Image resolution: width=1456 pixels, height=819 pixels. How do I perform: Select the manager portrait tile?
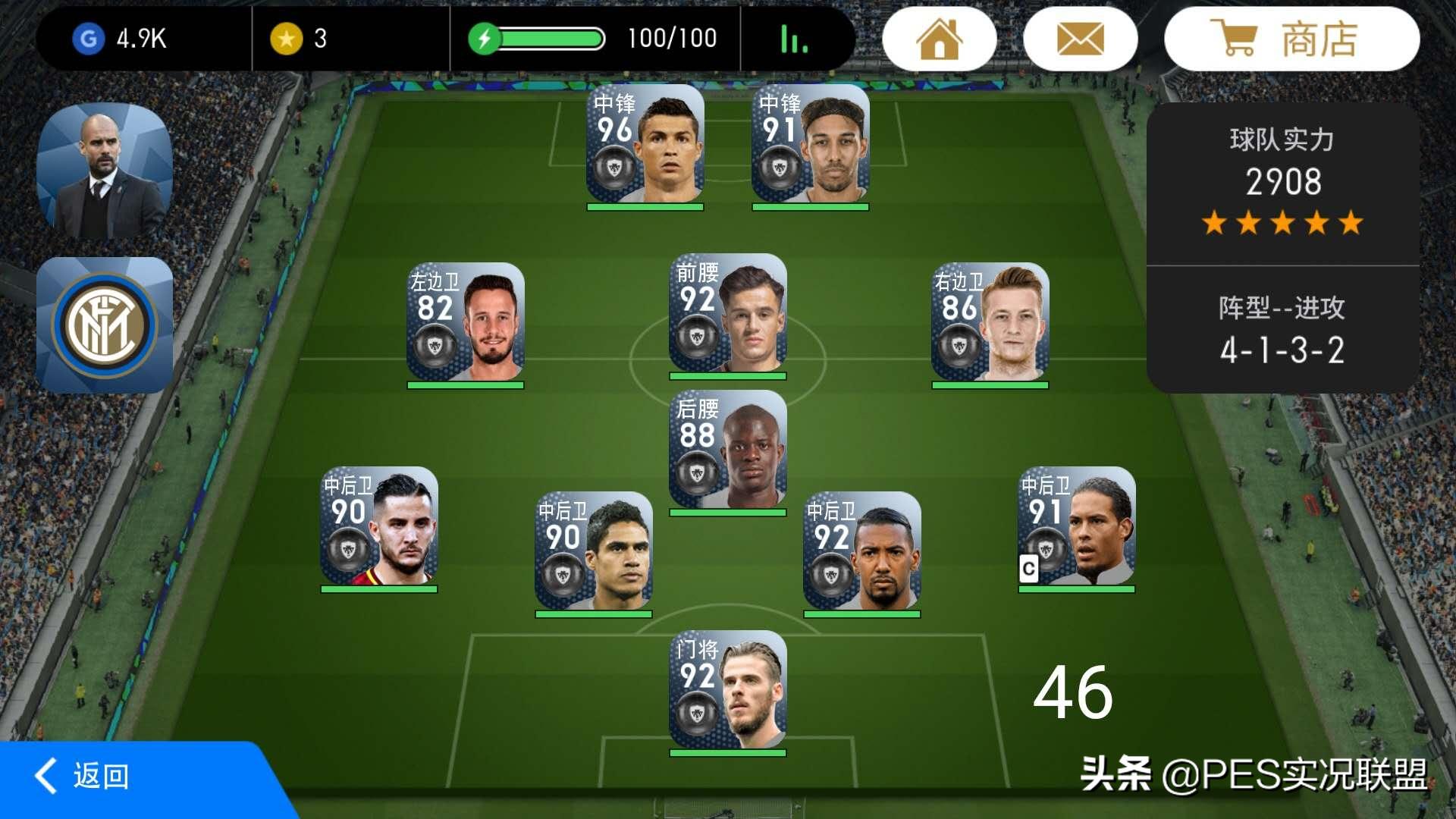coord(105,171)
